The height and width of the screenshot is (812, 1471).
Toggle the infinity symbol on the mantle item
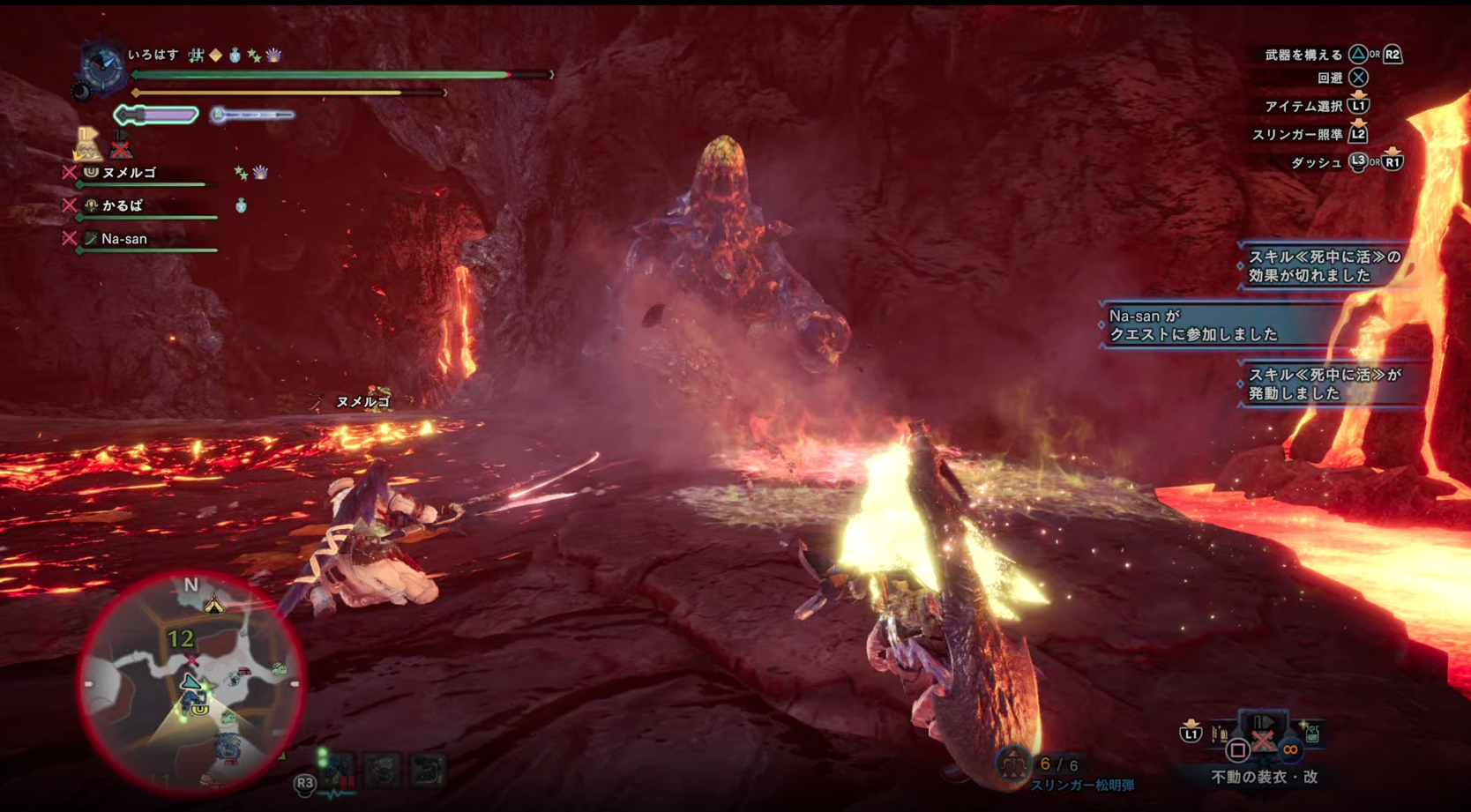(x=1292, y=749)
